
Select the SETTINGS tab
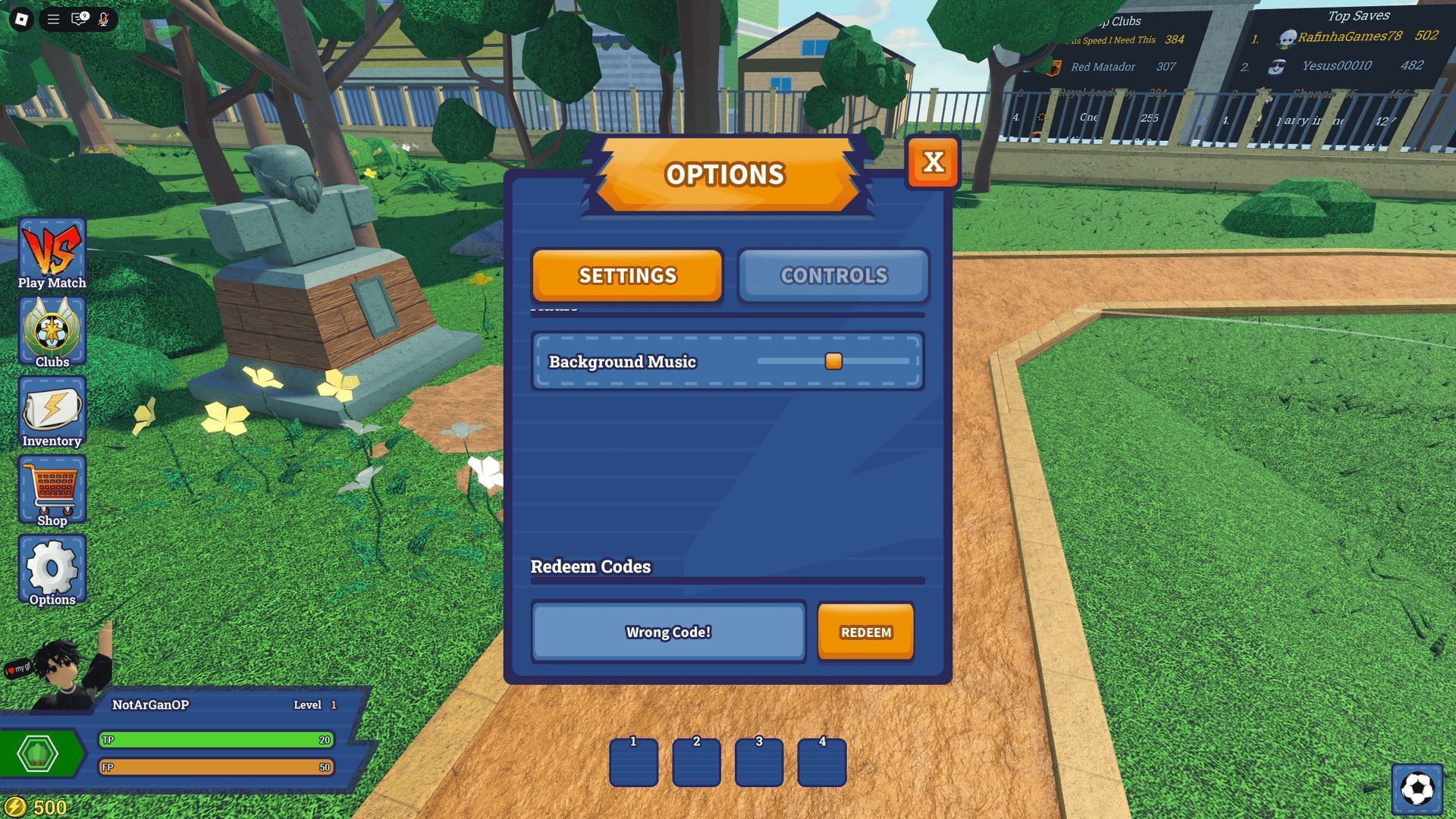(x=627, y=275)
